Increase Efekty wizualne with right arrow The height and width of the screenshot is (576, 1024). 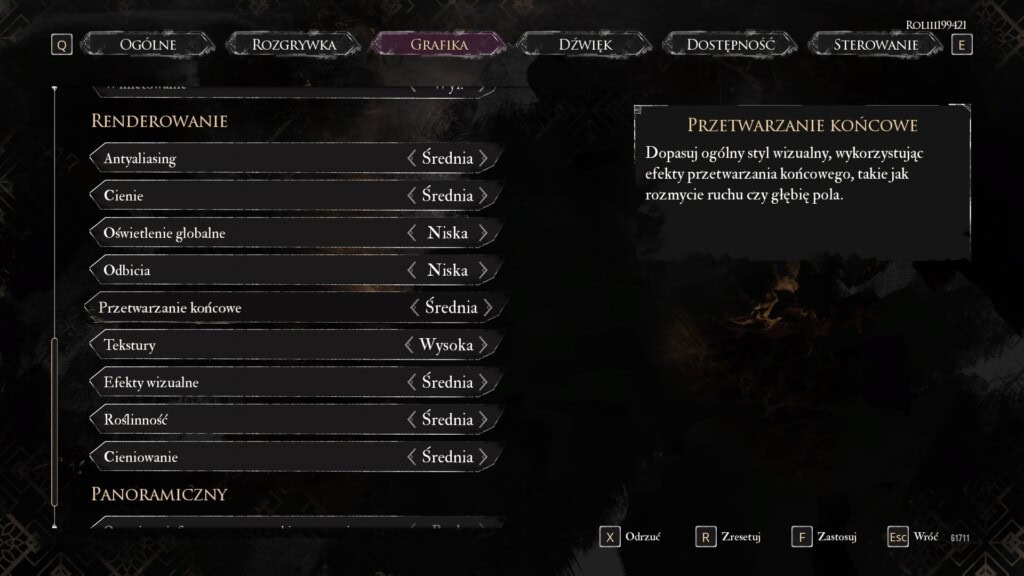(484, 382)
